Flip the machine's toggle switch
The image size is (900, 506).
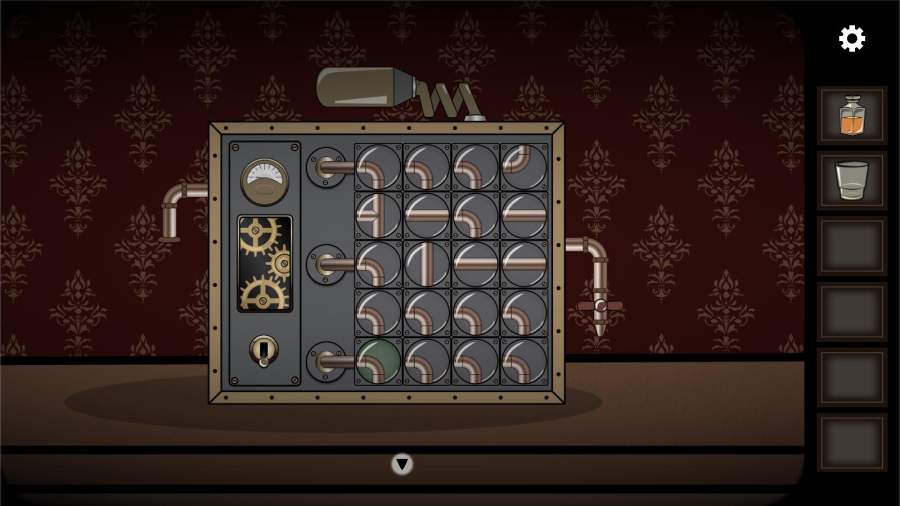(263, 349)
